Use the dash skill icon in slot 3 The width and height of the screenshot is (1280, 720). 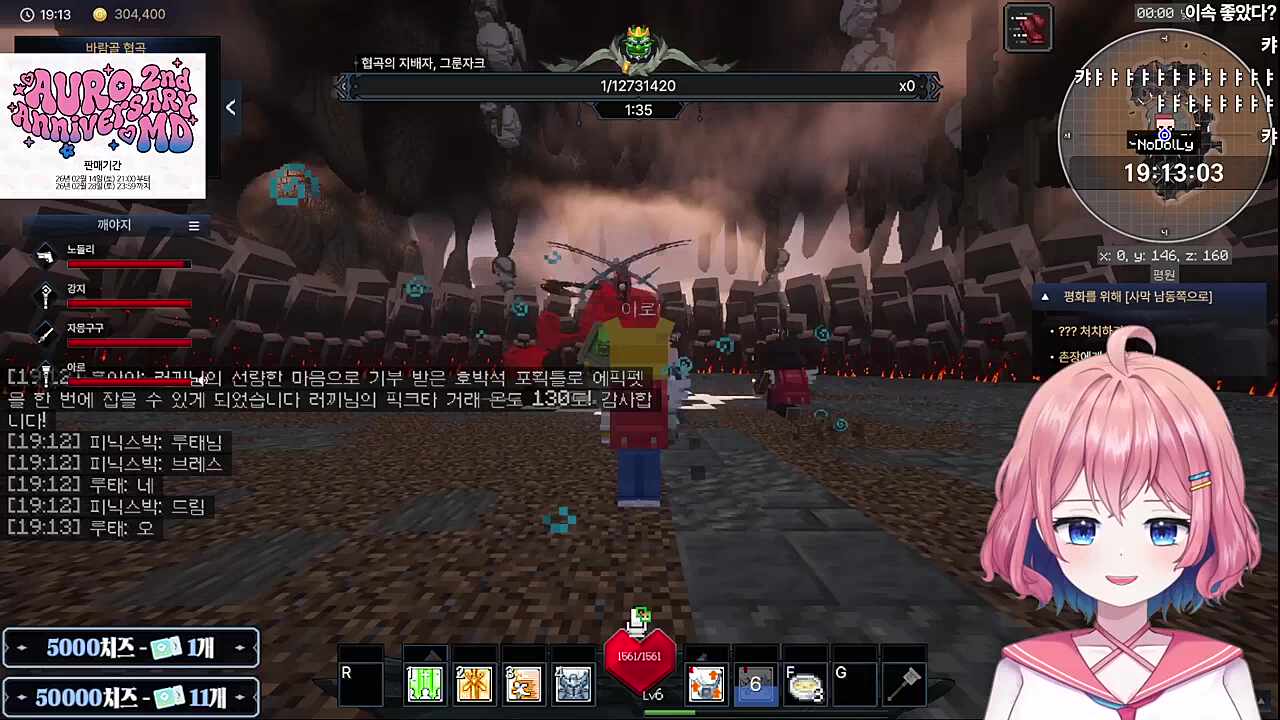point(524,683)
